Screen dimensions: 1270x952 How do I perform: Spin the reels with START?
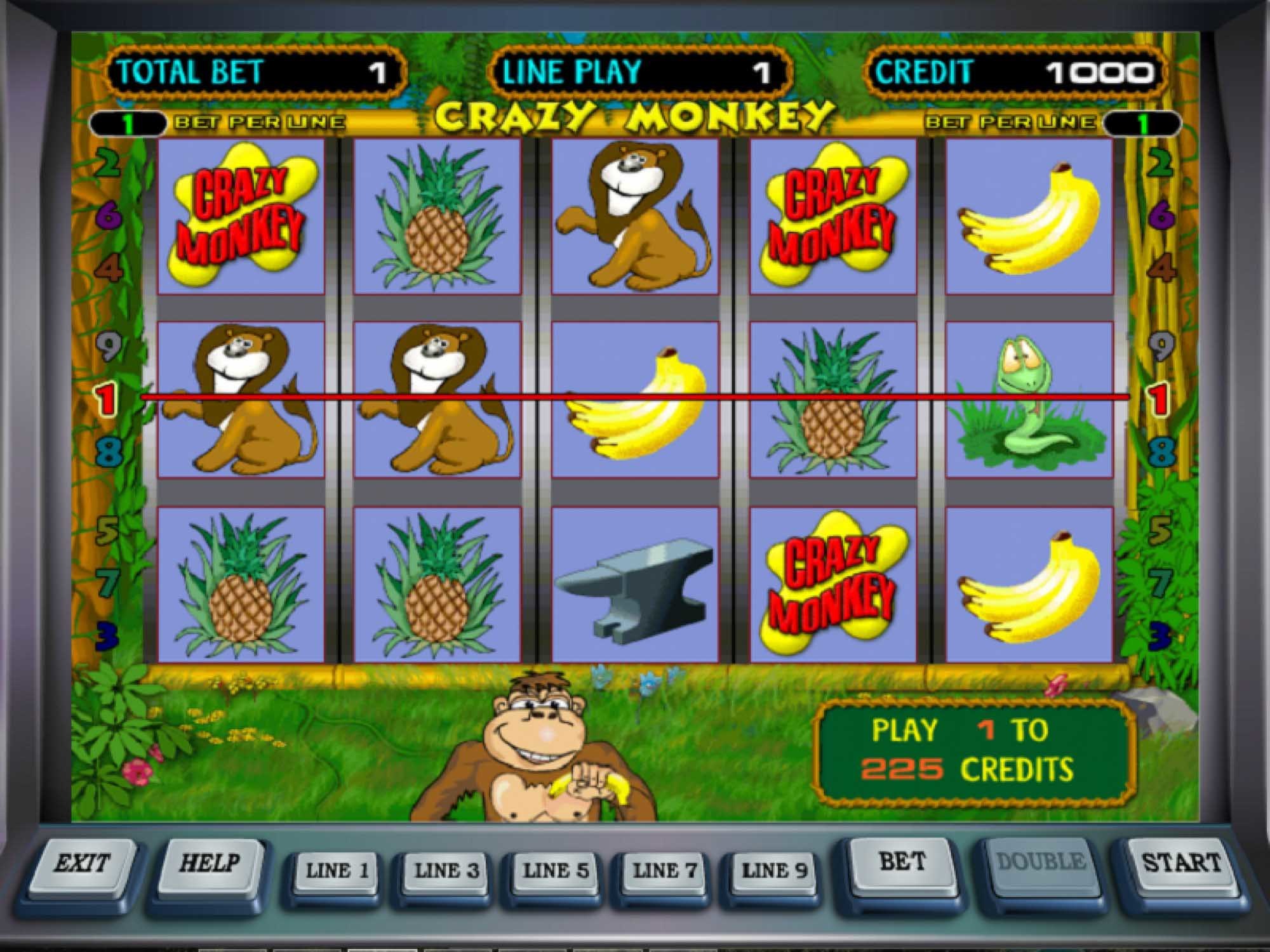(1181, 863)
